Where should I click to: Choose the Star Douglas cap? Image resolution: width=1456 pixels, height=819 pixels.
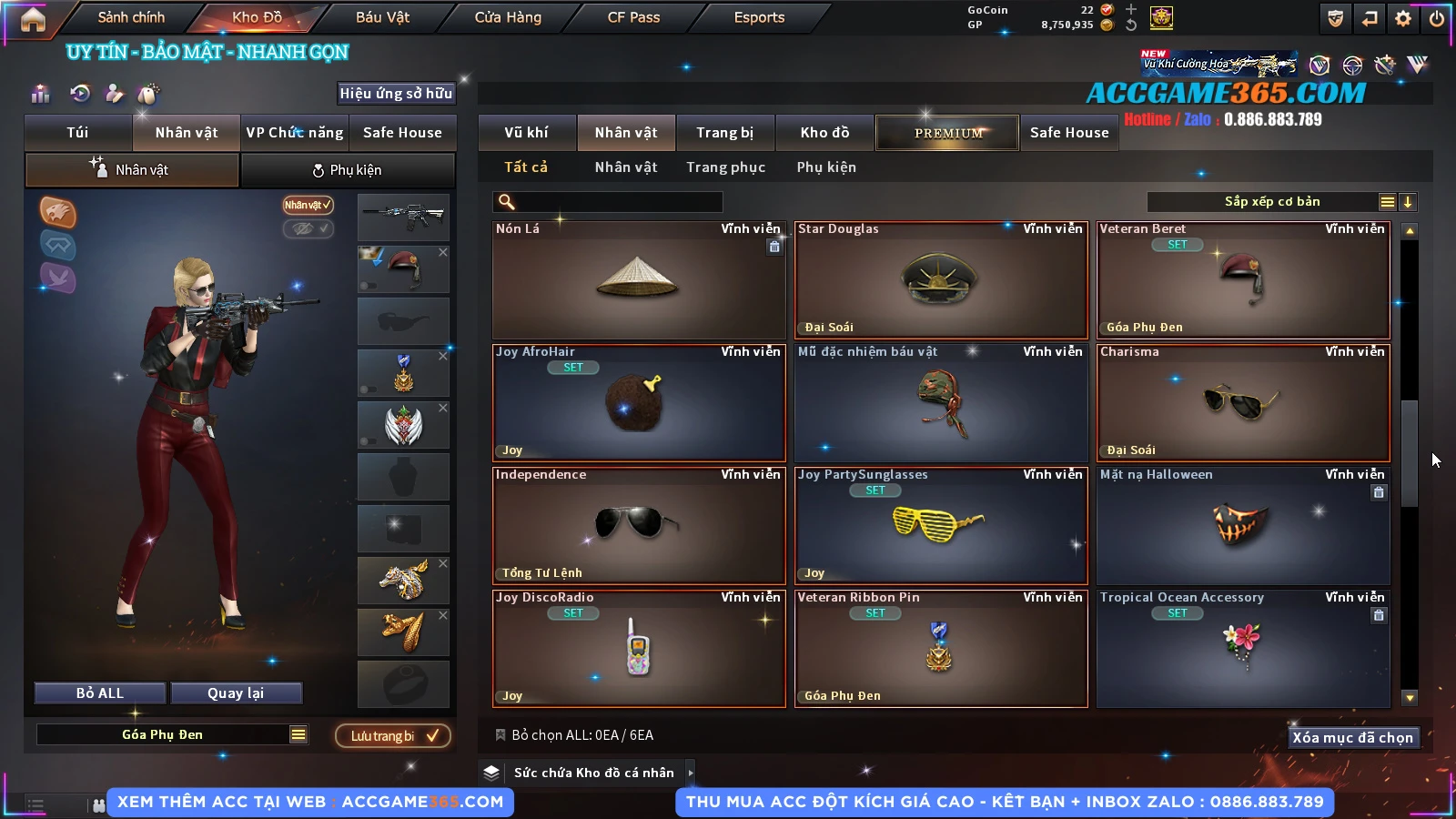click(940, 280)
